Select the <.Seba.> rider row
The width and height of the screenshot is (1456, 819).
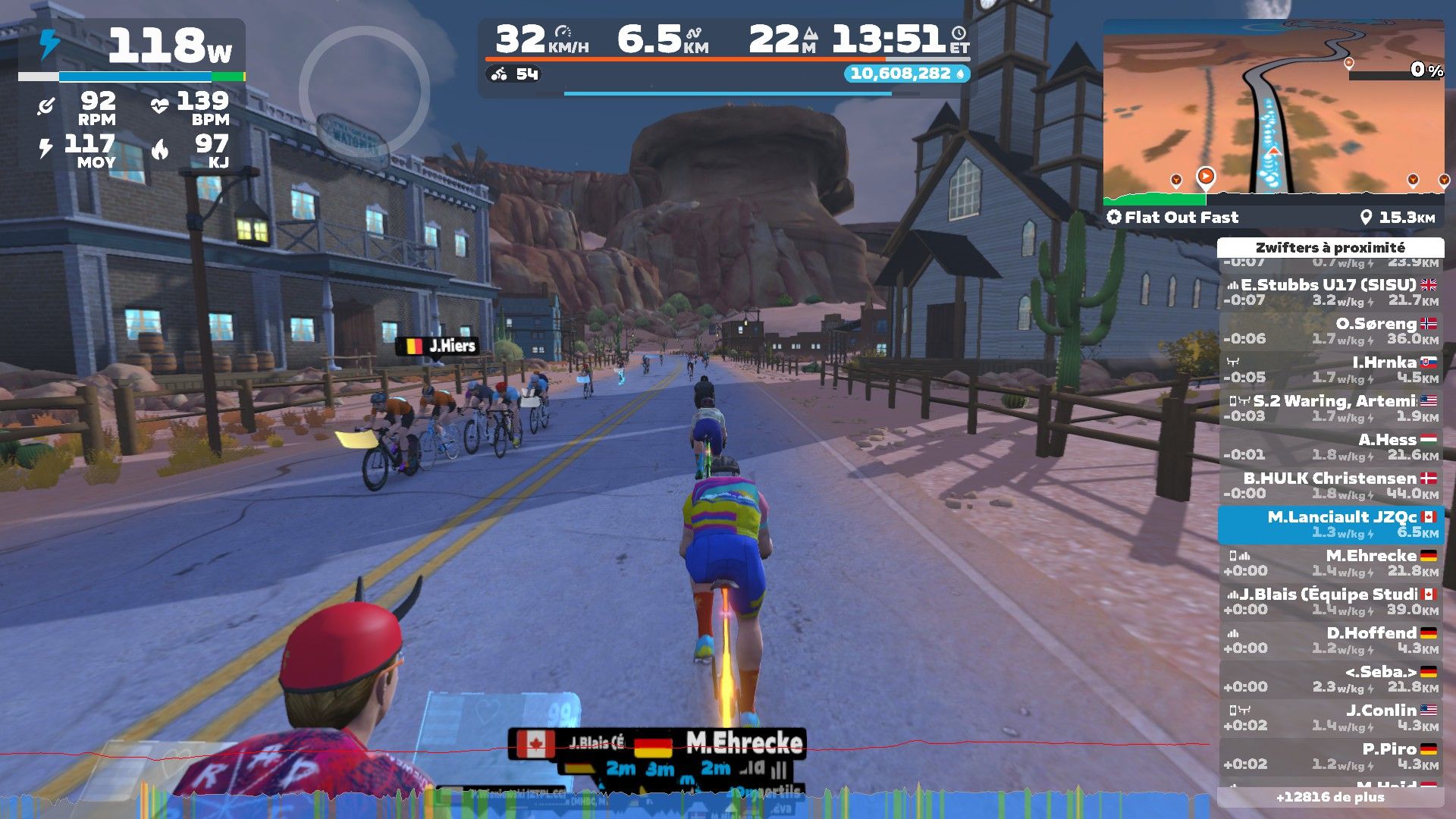coord(1331,679)
